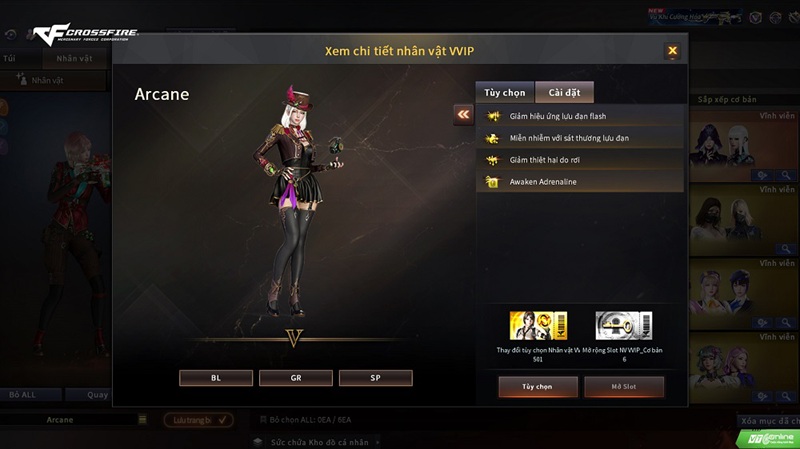Screen dimensions: 800x449
Task: Open the Cài đặt tab
Action: 564,93
